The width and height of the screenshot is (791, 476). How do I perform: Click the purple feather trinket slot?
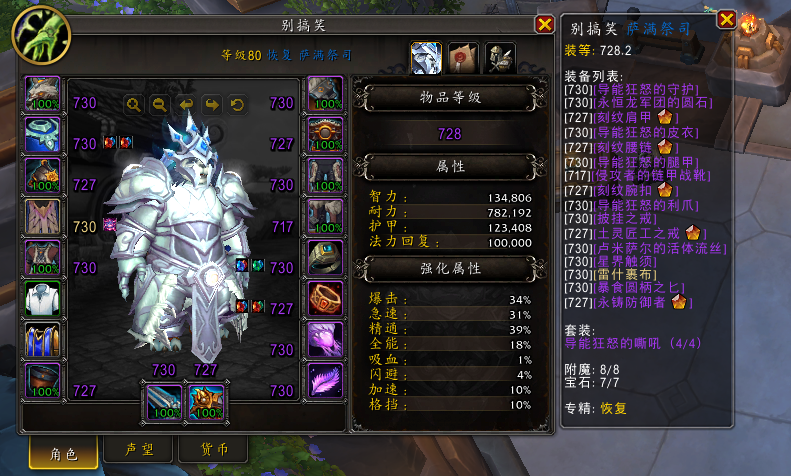coord(325,382)
